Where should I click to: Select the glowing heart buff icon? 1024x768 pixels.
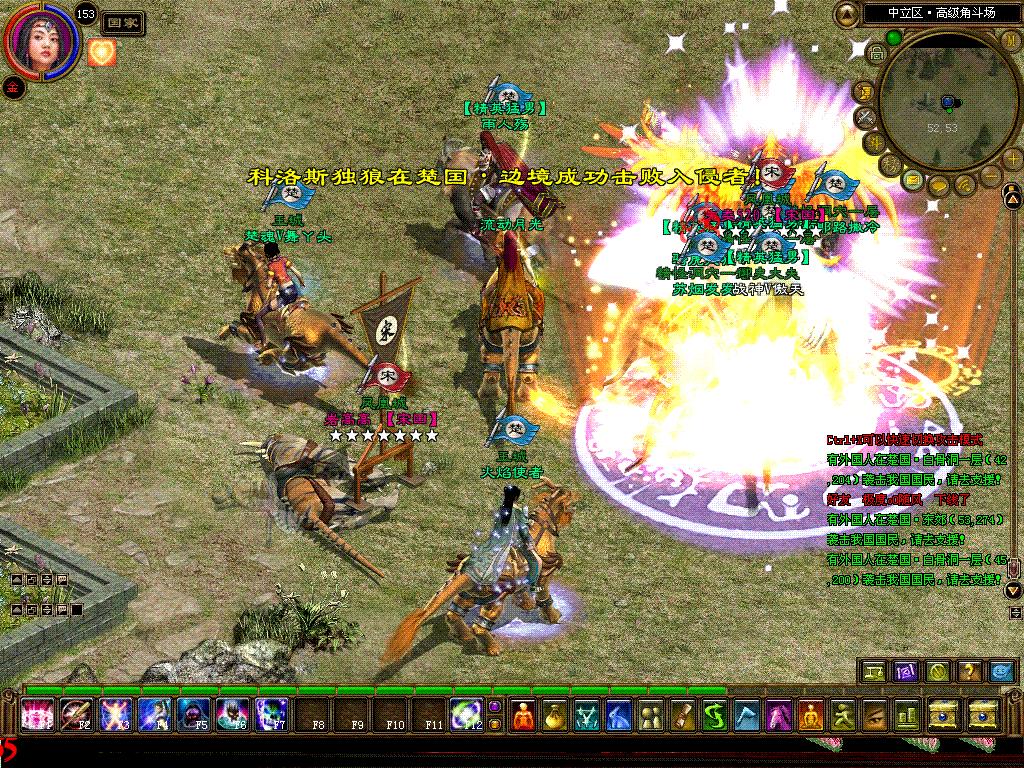(x=102, y=52)
